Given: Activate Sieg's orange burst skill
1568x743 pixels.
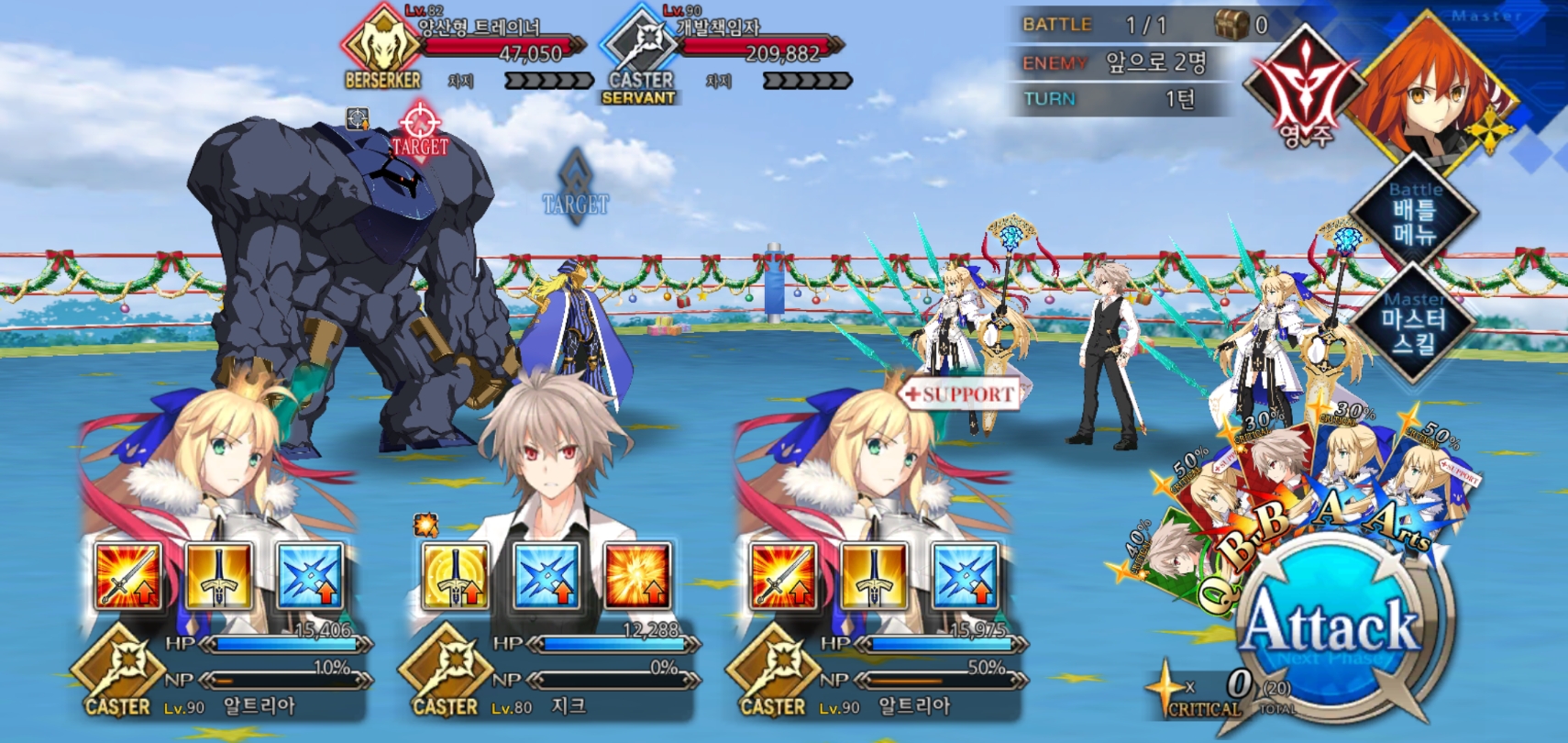Looking at the screenshot, I should pyautogui.click(x=637, y=576).
